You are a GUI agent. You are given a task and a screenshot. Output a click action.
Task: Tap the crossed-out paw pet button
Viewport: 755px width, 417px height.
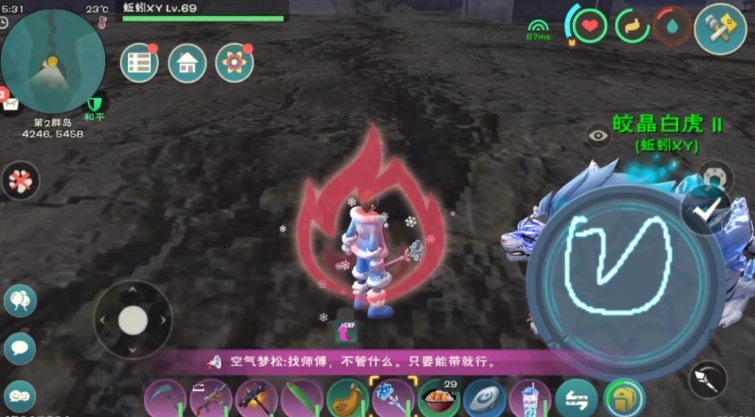click(x=18, y=180)
